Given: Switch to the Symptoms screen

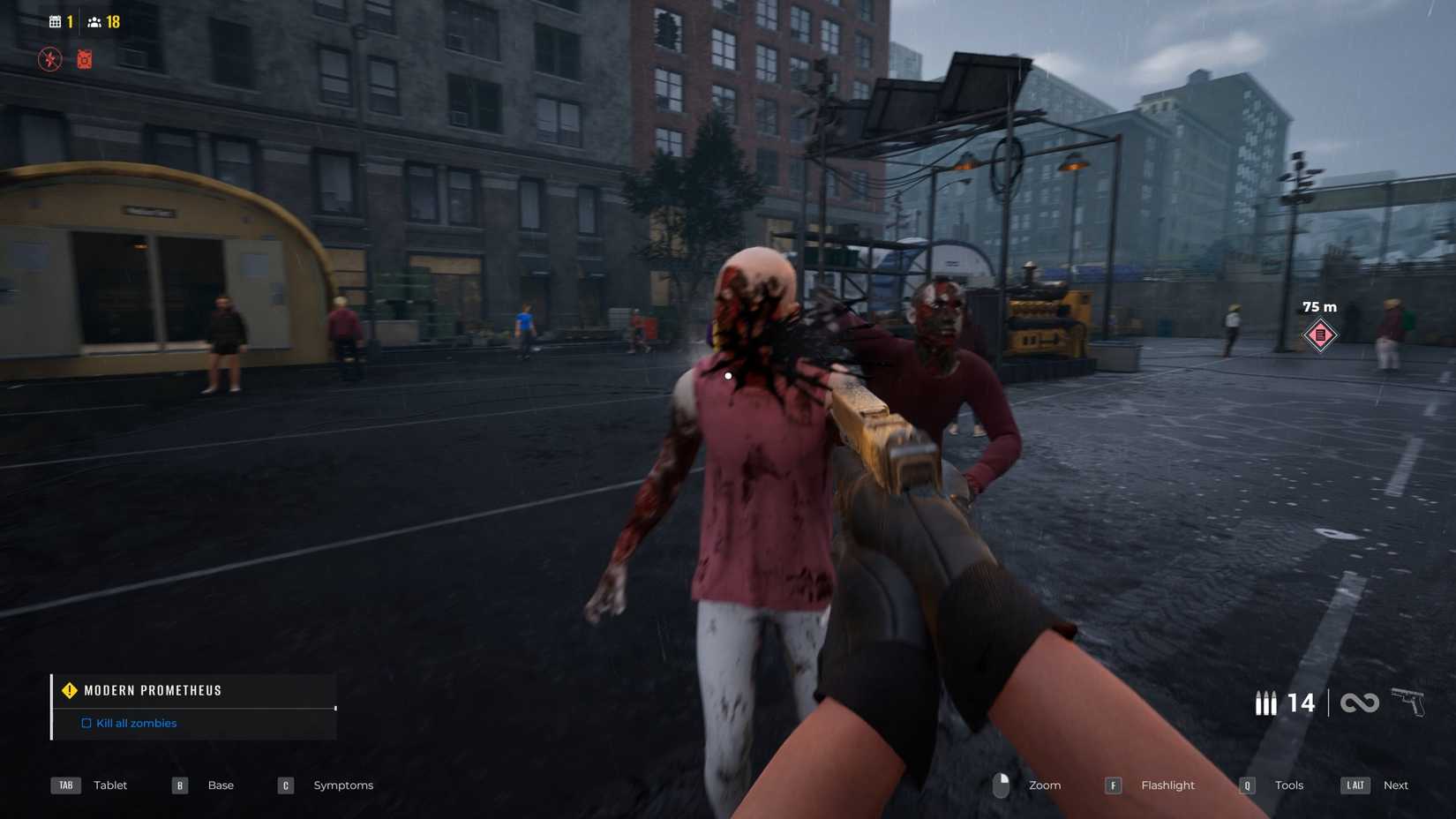Looking at the screenshot, I should click(343, 785).
